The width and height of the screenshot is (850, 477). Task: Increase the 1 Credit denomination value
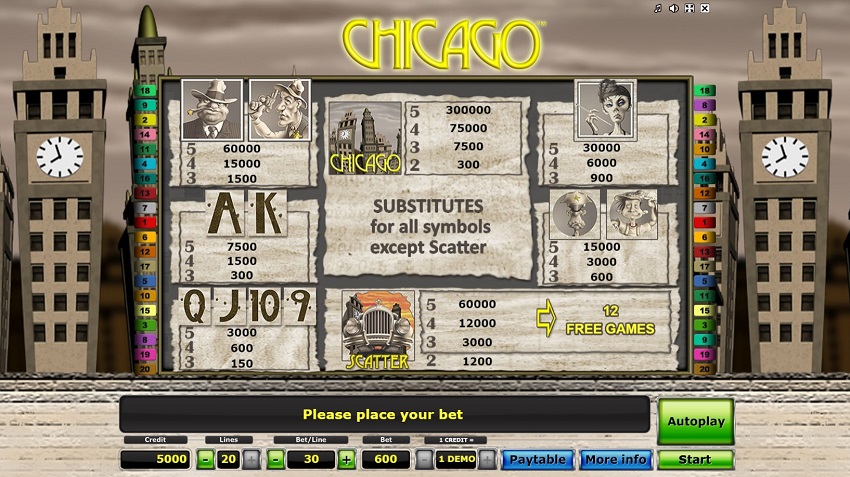487,460
